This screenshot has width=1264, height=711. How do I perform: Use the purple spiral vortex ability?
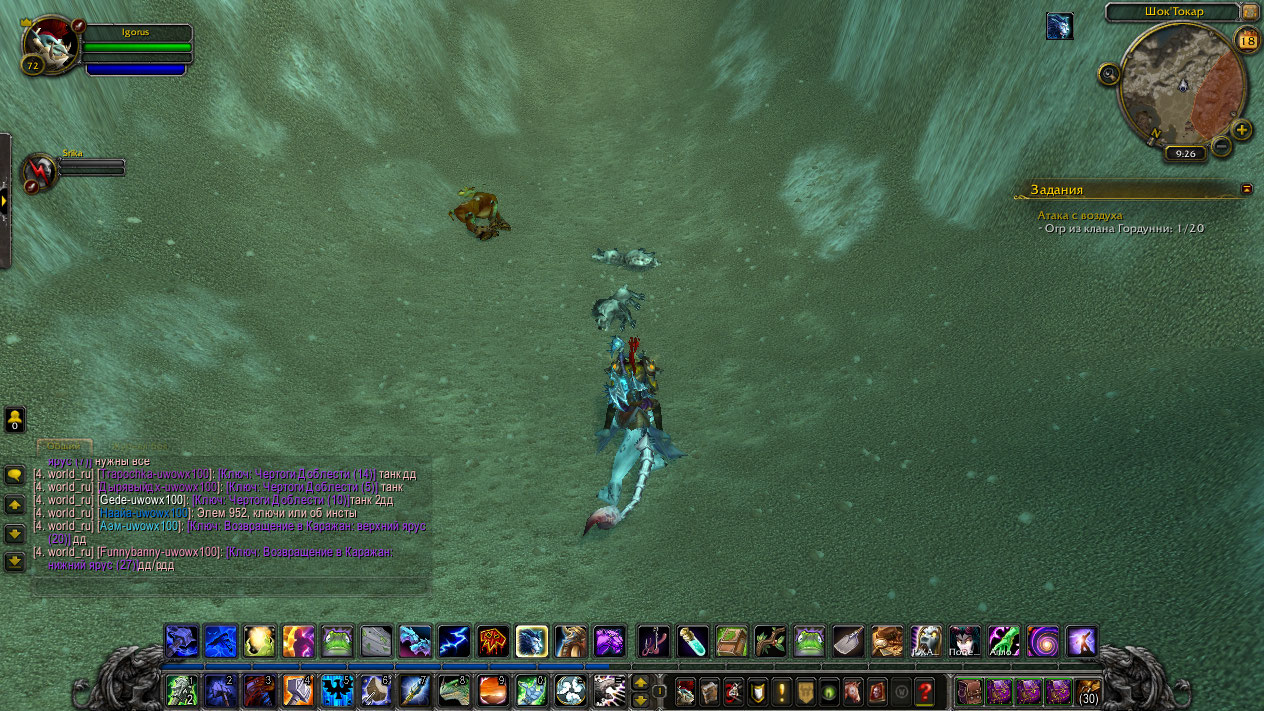tap(1042, 641)
